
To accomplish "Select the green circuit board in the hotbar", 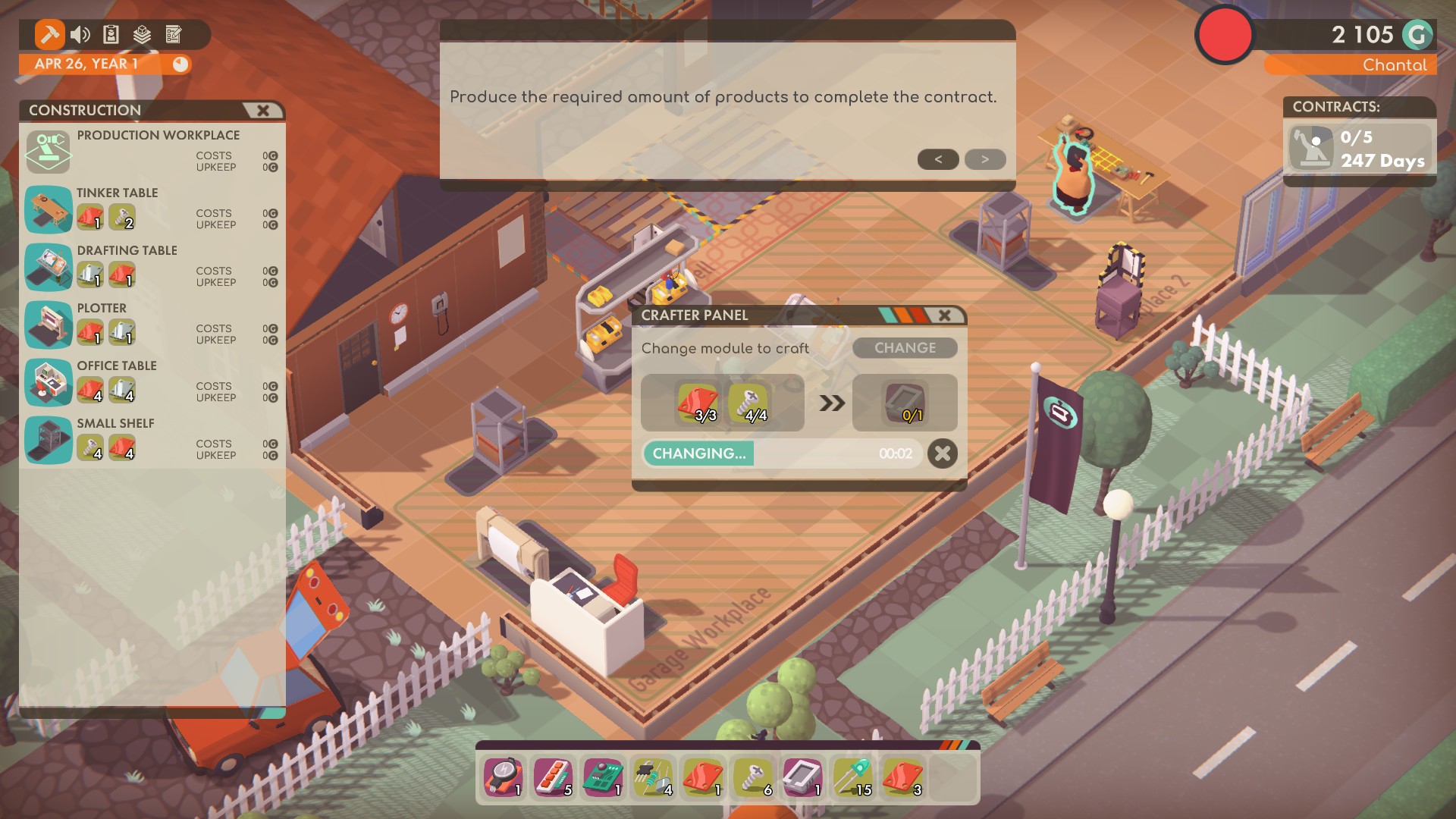I will pyautogui.click(x=604, y=777).
